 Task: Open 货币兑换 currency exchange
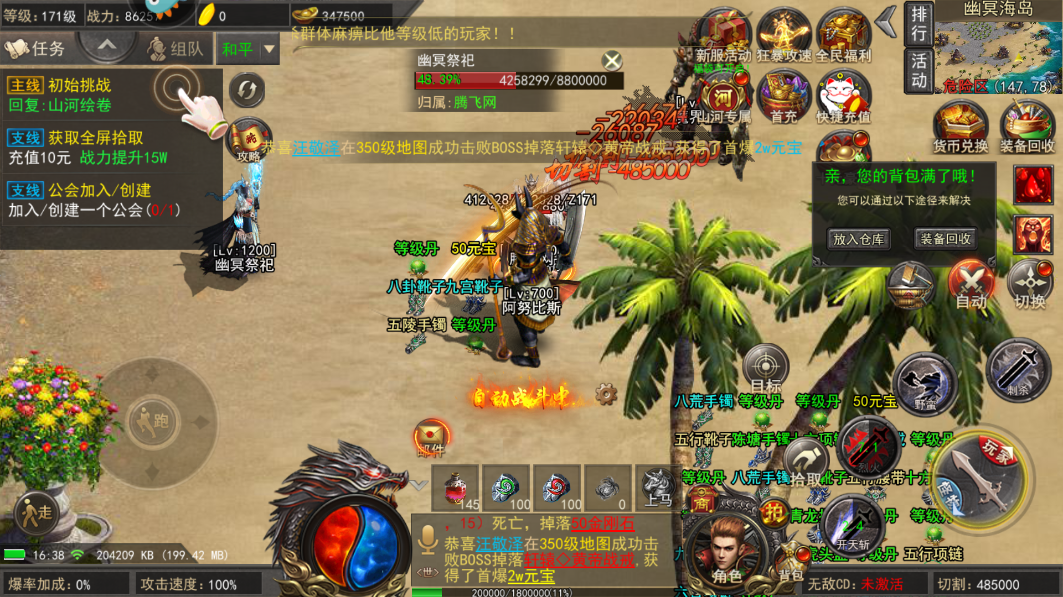pyautogui.click(x=960, y=127)
